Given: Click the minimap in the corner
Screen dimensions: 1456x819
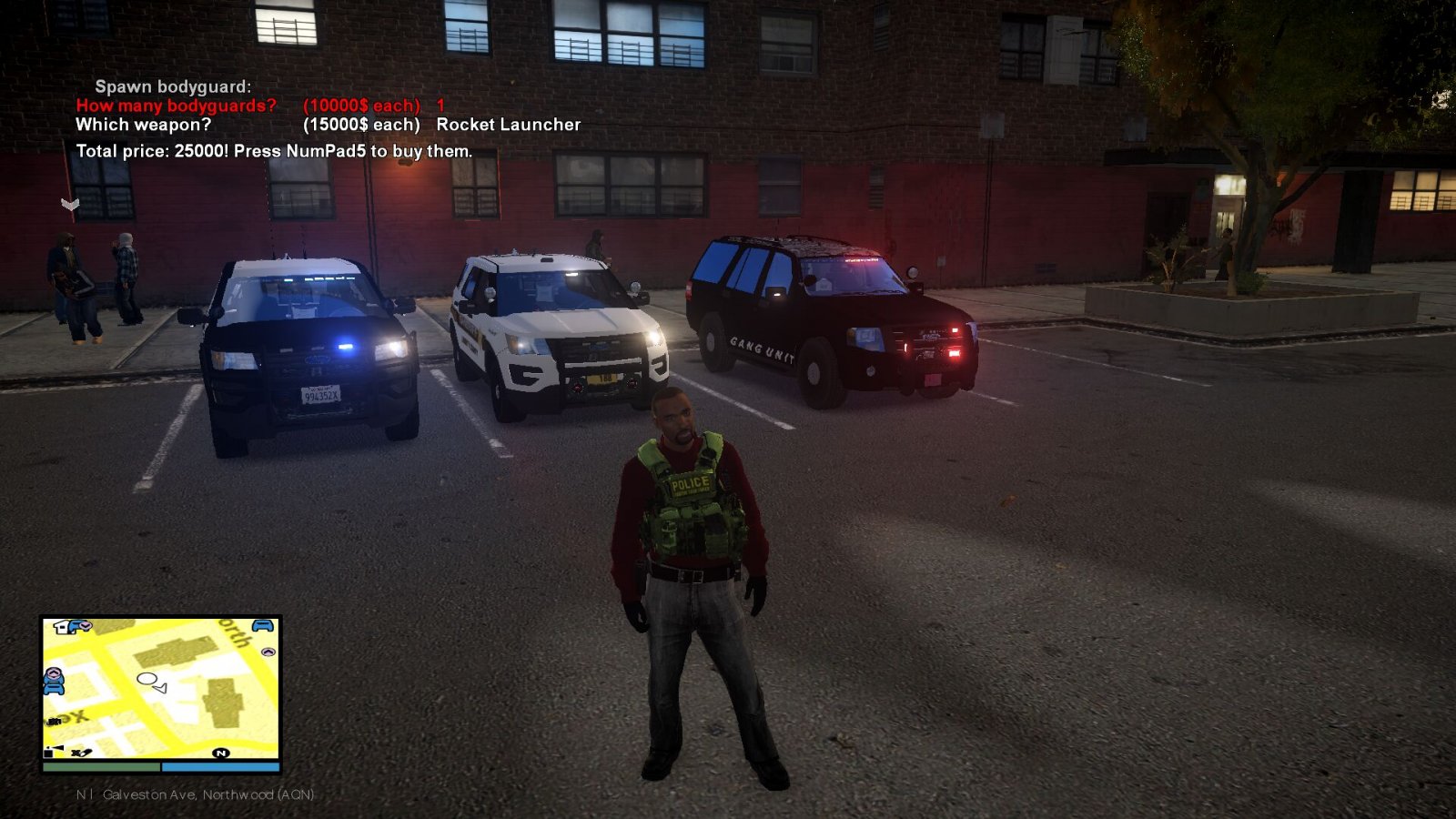Looking at the screenshot, I should point(161,688).
